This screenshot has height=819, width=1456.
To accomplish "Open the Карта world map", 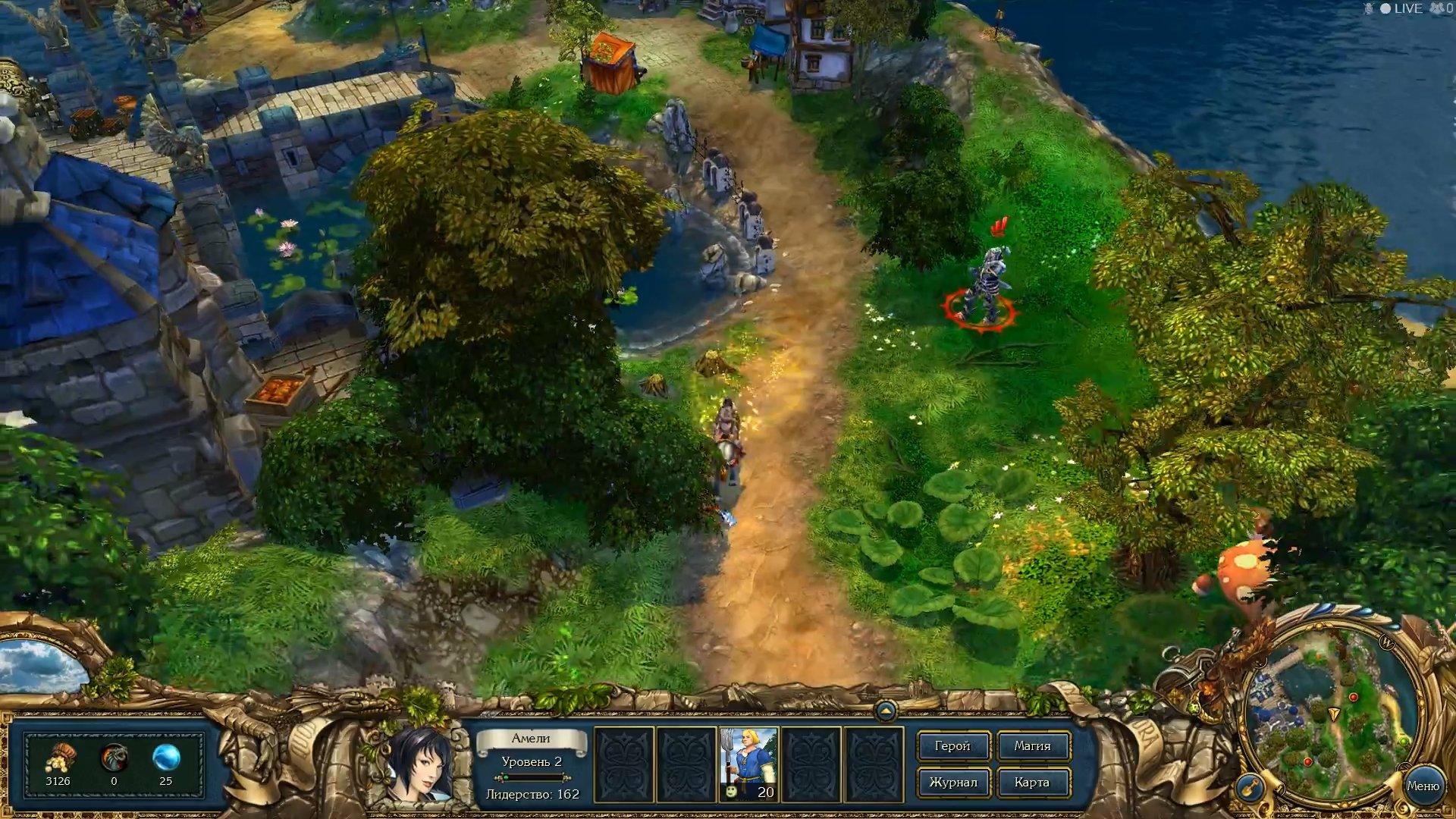I will (x=1032, y=782).
